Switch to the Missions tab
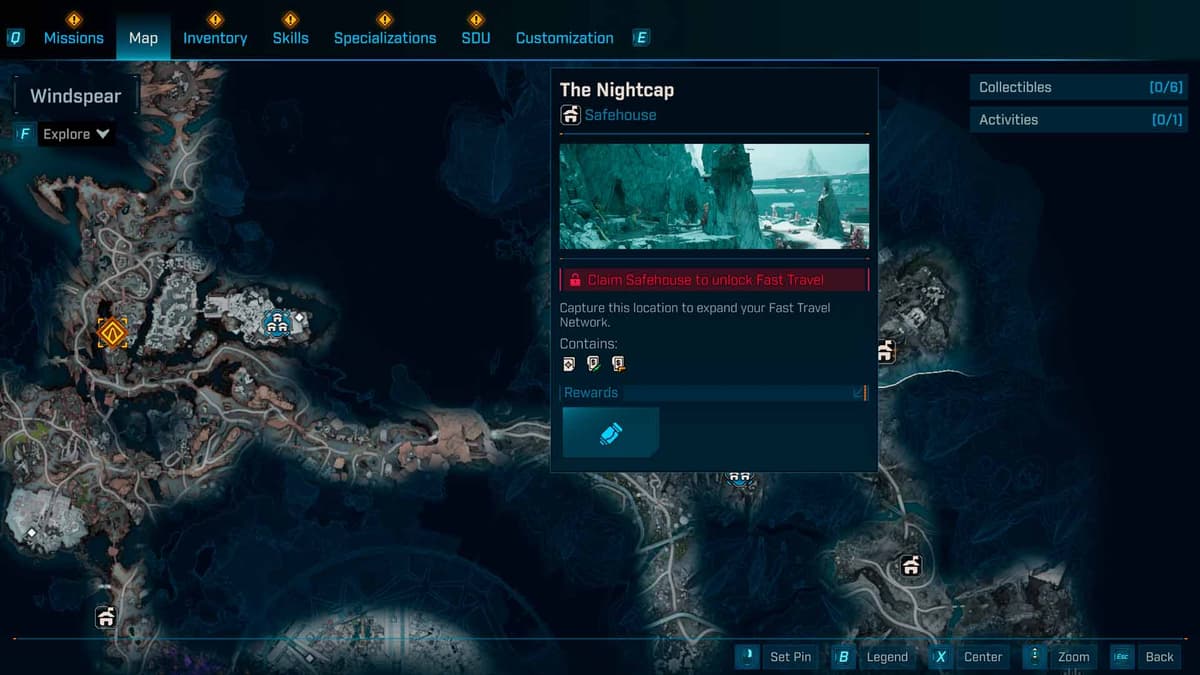Image resolution: width=1200 pixels, height=675 pixels. coord(73,38)
